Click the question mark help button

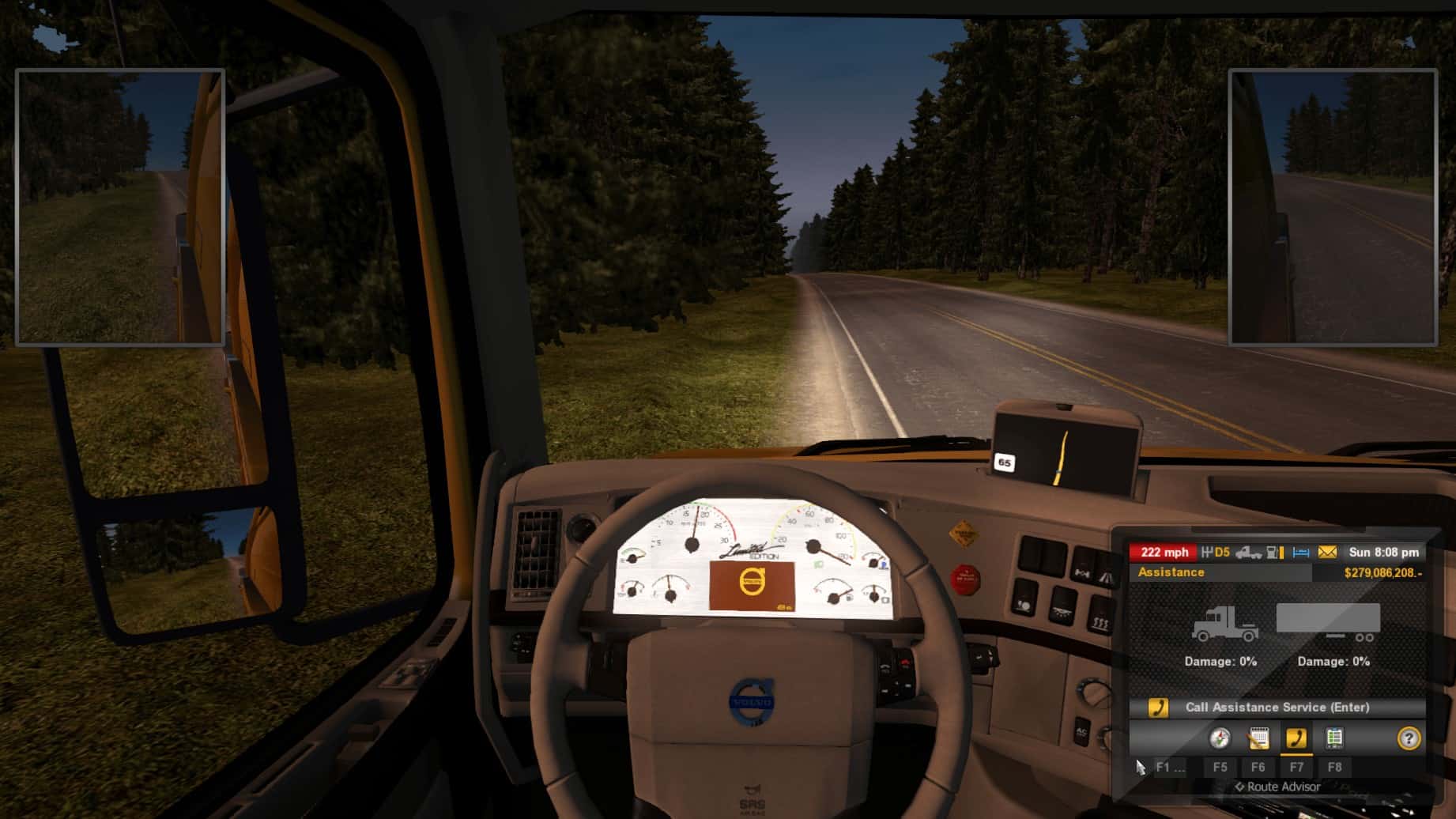[1409, 738]
